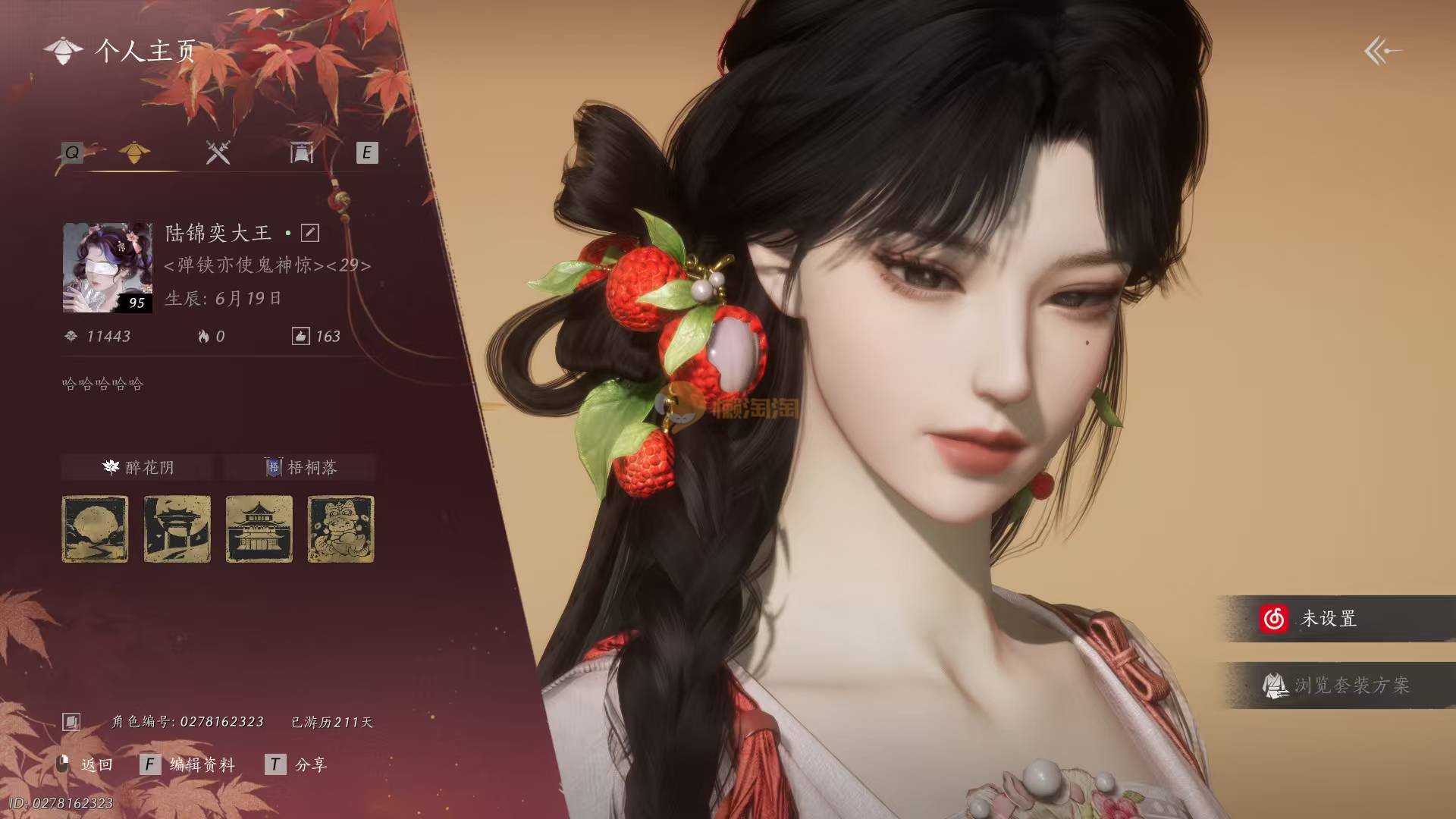Screen dimensions: 1456x819
Task: Open the 未设置 music setting
Action: point(1329,619)
